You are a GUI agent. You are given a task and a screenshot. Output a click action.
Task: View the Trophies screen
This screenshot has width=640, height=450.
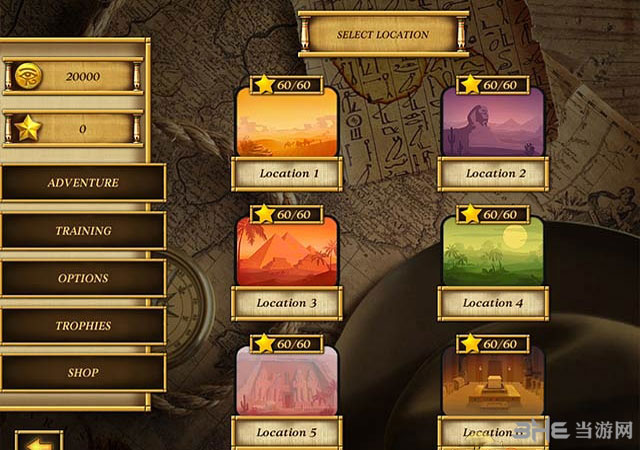(83, 326)
